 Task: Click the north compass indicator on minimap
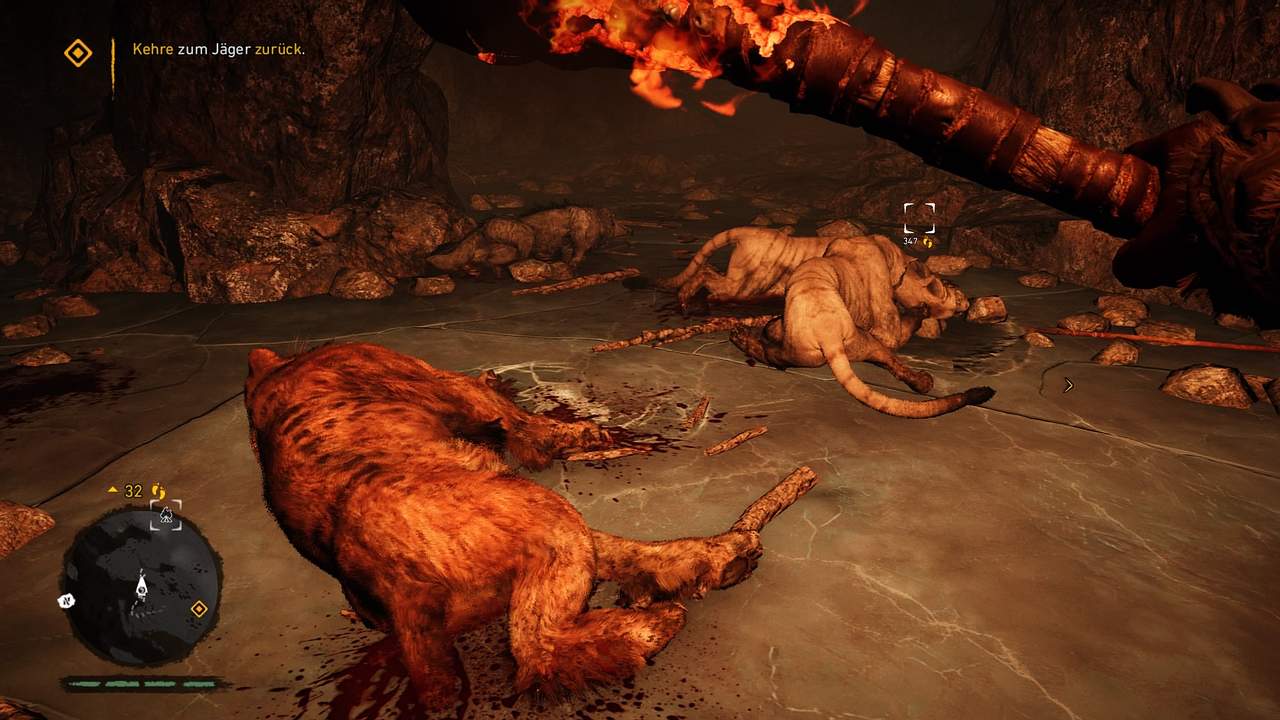click(65, 602)
